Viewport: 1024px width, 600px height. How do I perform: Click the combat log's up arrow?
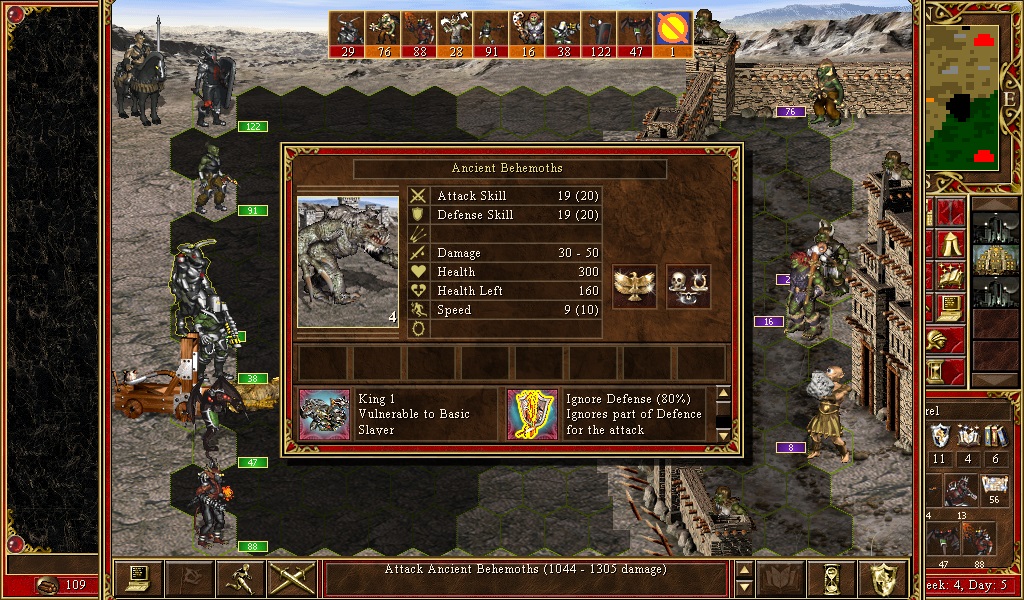click(x=743, y=570)
